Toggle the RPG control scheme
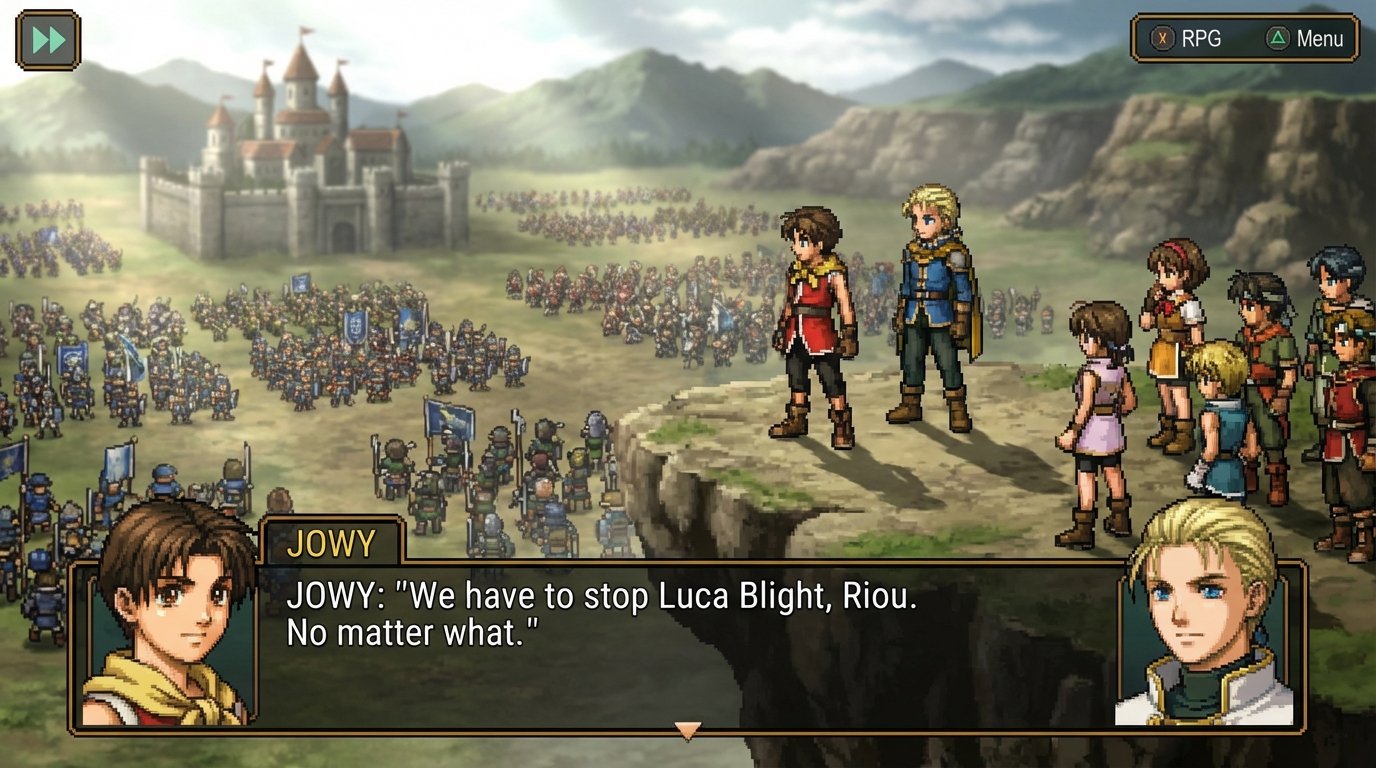 (x=1190, y=40)
